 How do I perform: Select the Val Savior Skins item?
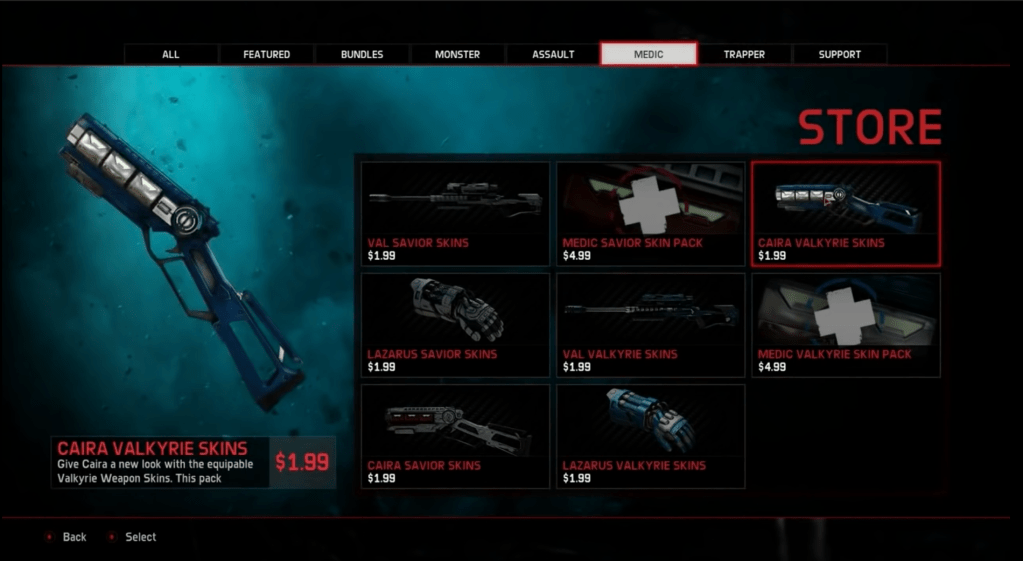point(455,214)
